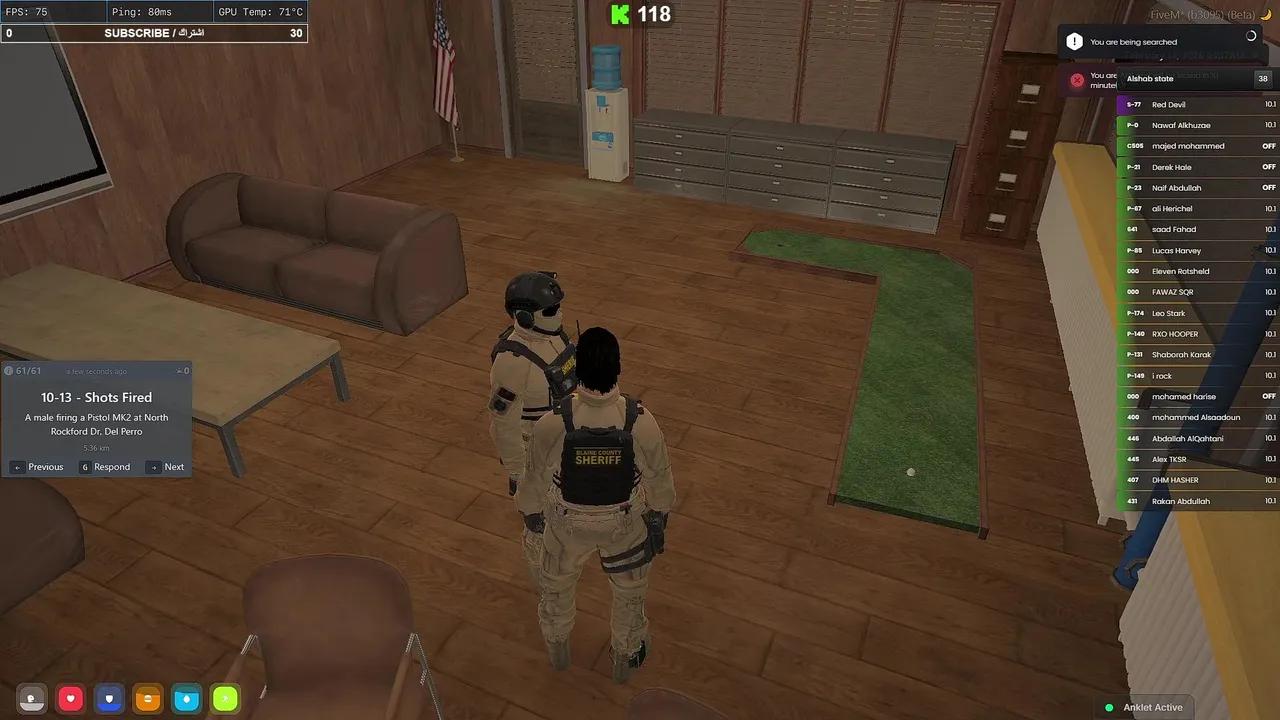Select the green stamina icon
This screenshot has height=720, width=1280.
pyautogui.click(x=225, y=699)
